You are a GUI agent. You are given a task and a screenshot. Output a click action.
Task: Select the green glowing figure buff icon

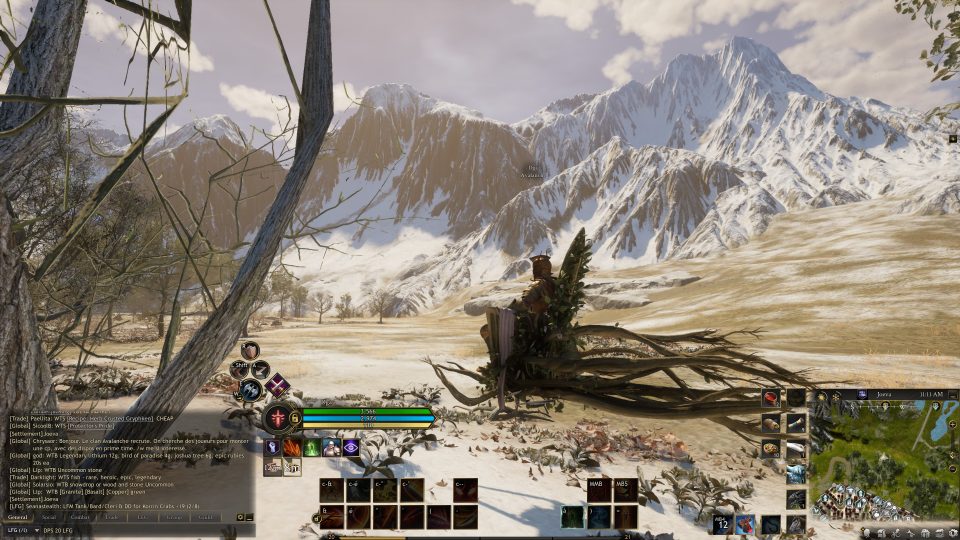click(x=312, y=447)
